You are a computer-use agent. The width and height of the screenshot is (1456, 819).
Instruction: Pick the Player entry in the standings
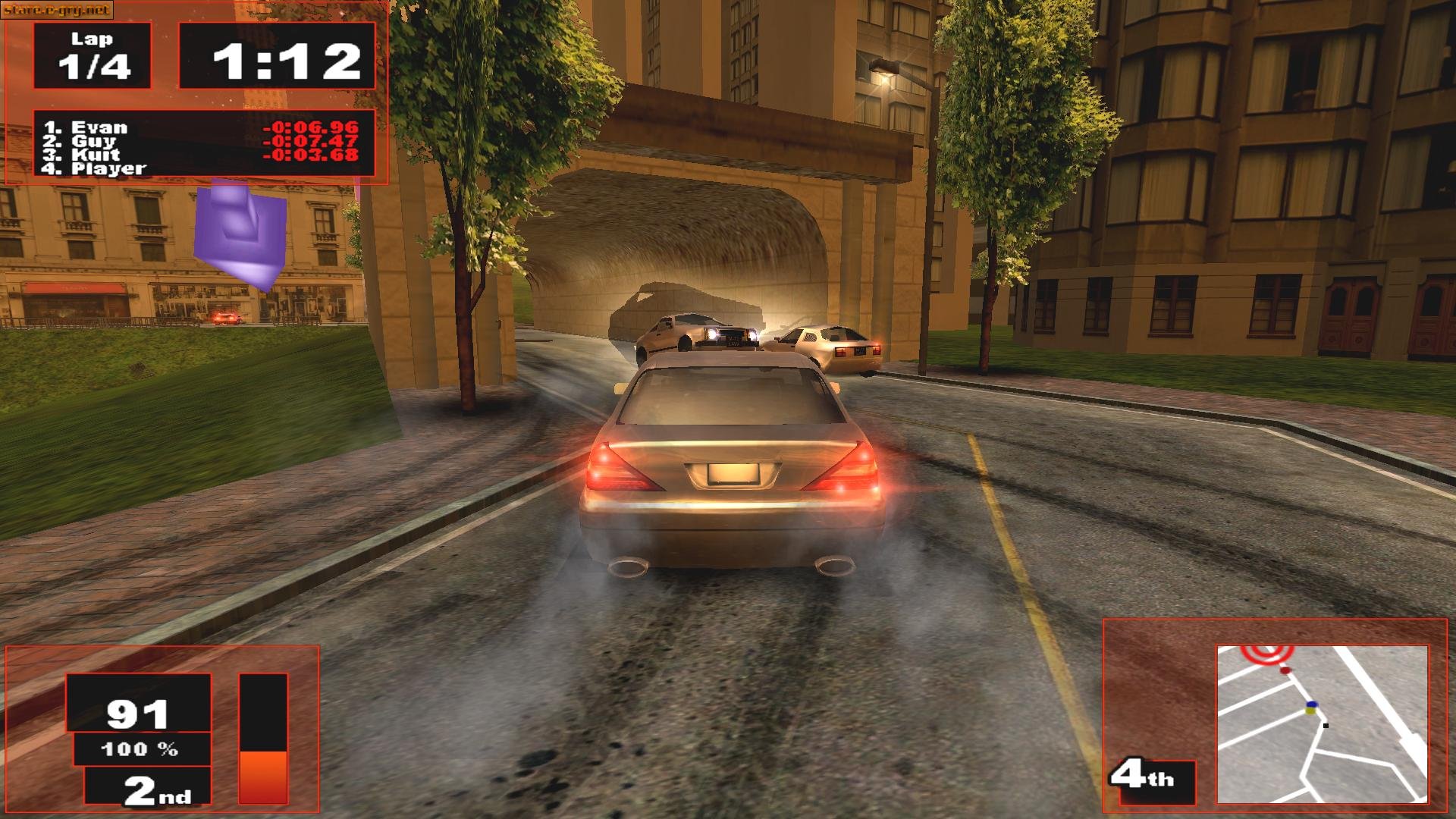(x=108, y=168)
